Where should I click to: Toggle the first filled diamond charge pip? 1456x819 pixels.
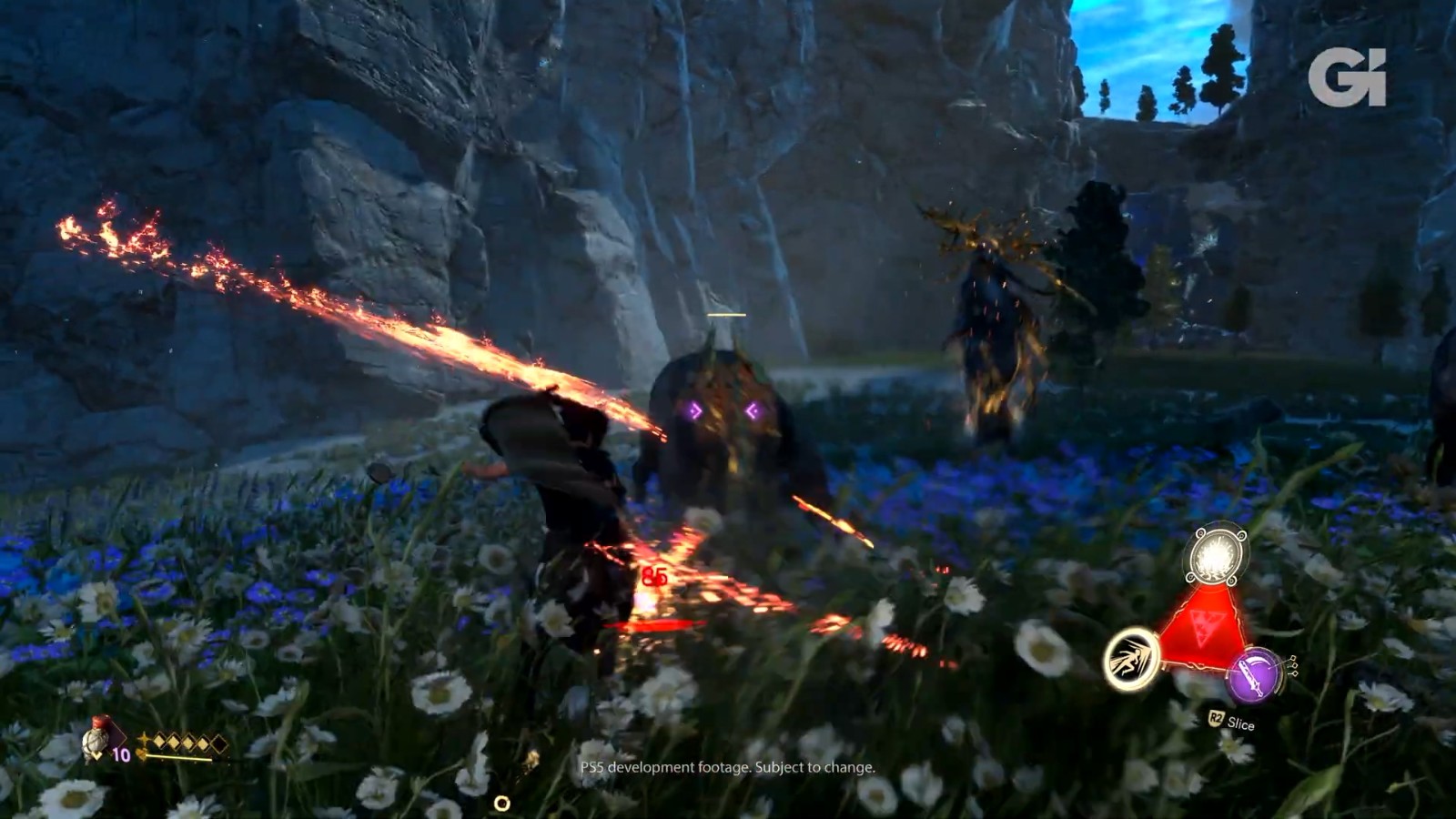[159, 740]
